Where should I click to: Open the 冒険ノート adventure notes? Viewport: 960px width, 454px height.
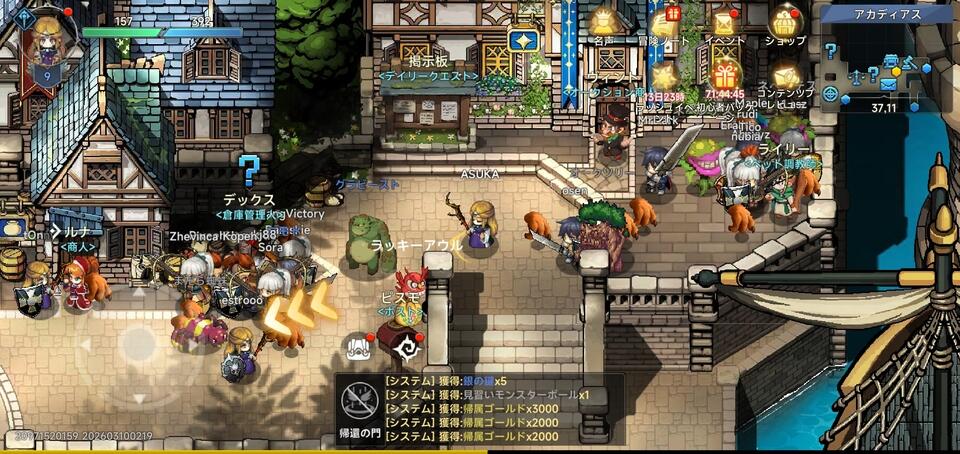click(x=664, y=22)
